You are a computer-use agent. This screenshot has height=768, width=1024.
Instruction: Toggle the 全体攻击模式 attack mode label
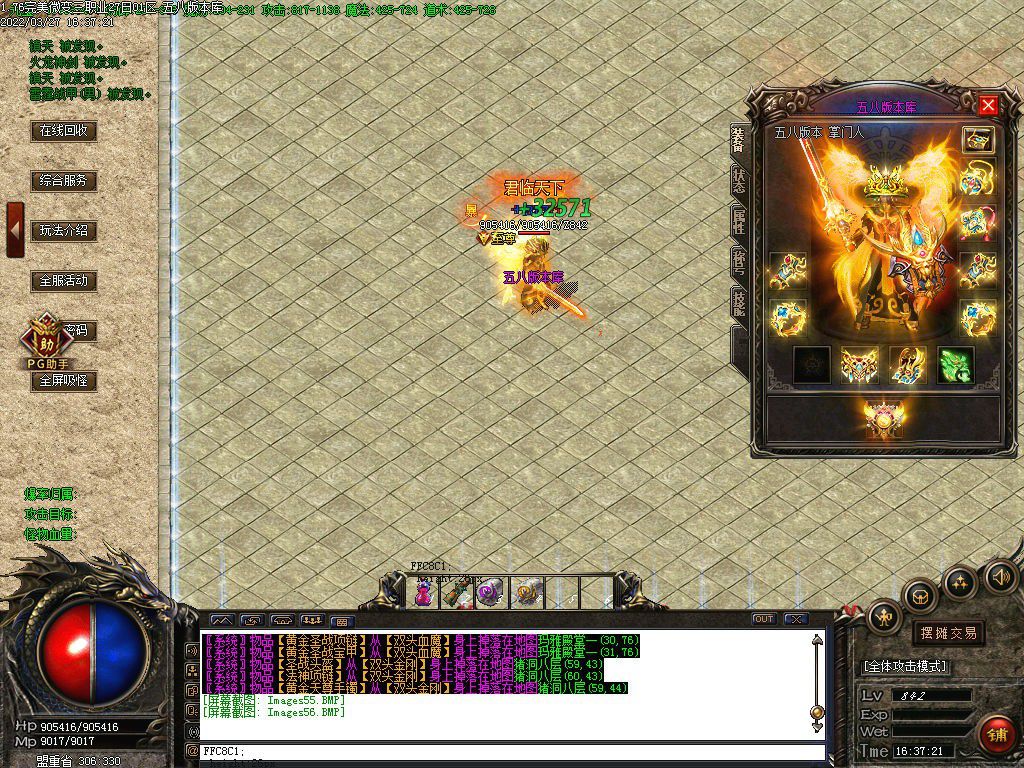coord(905,666)
